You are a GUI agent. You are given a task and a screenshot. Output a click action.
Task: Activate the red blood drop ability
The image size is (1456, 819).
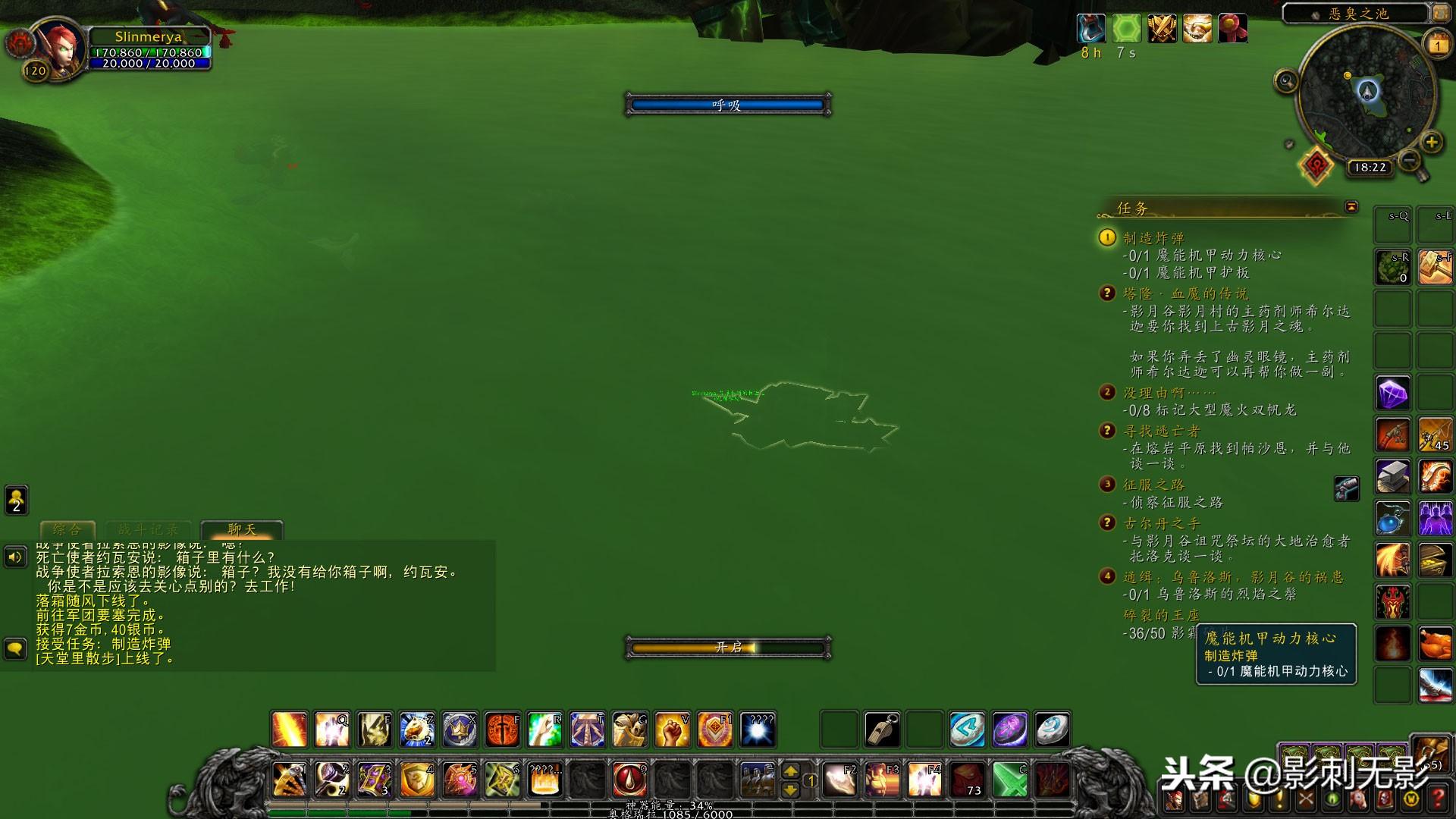tap(629, 780)
